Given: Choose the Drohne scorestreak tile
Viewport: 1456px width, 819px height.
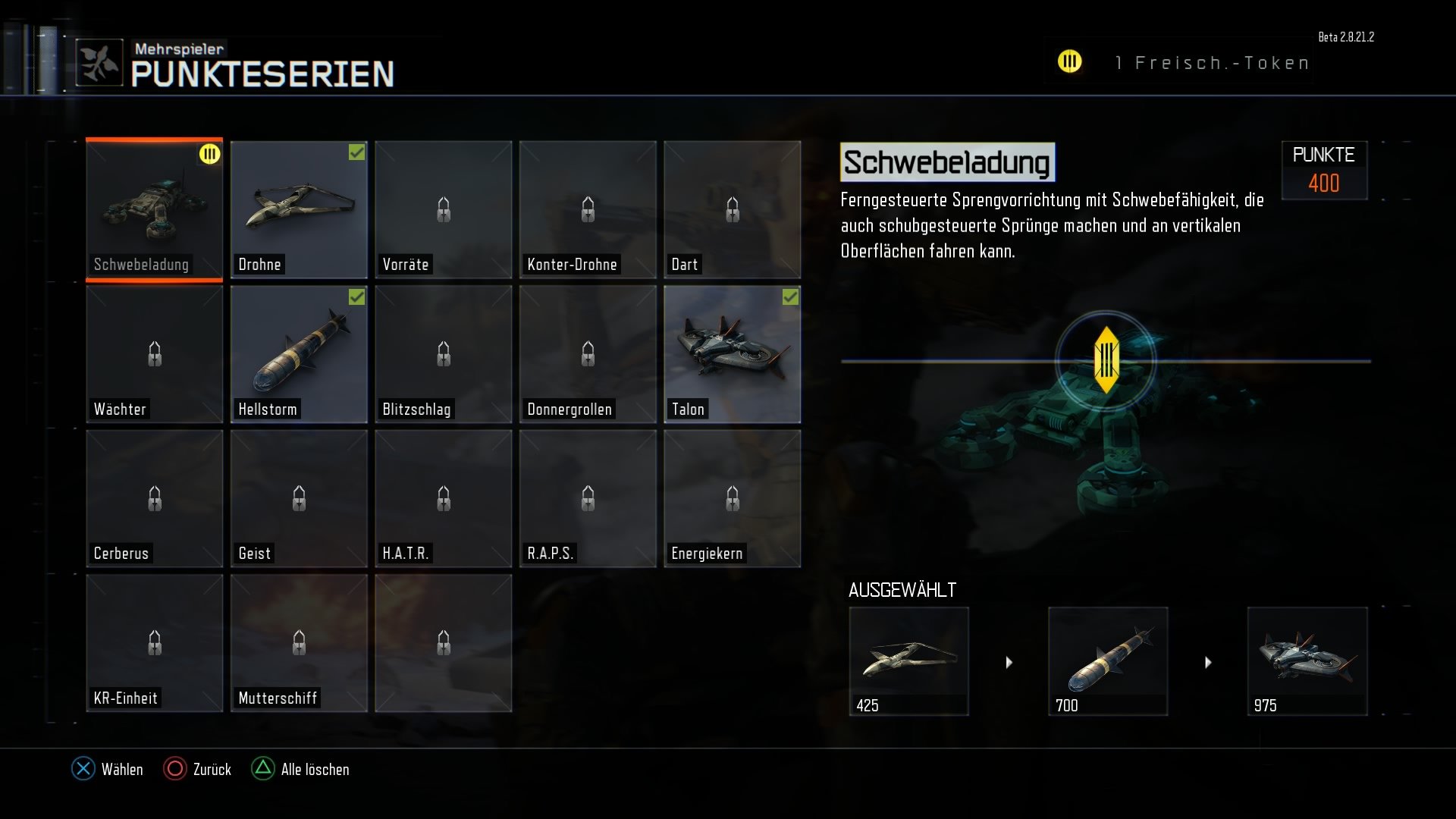Looking at the screenshot, I should coord(299,209).
